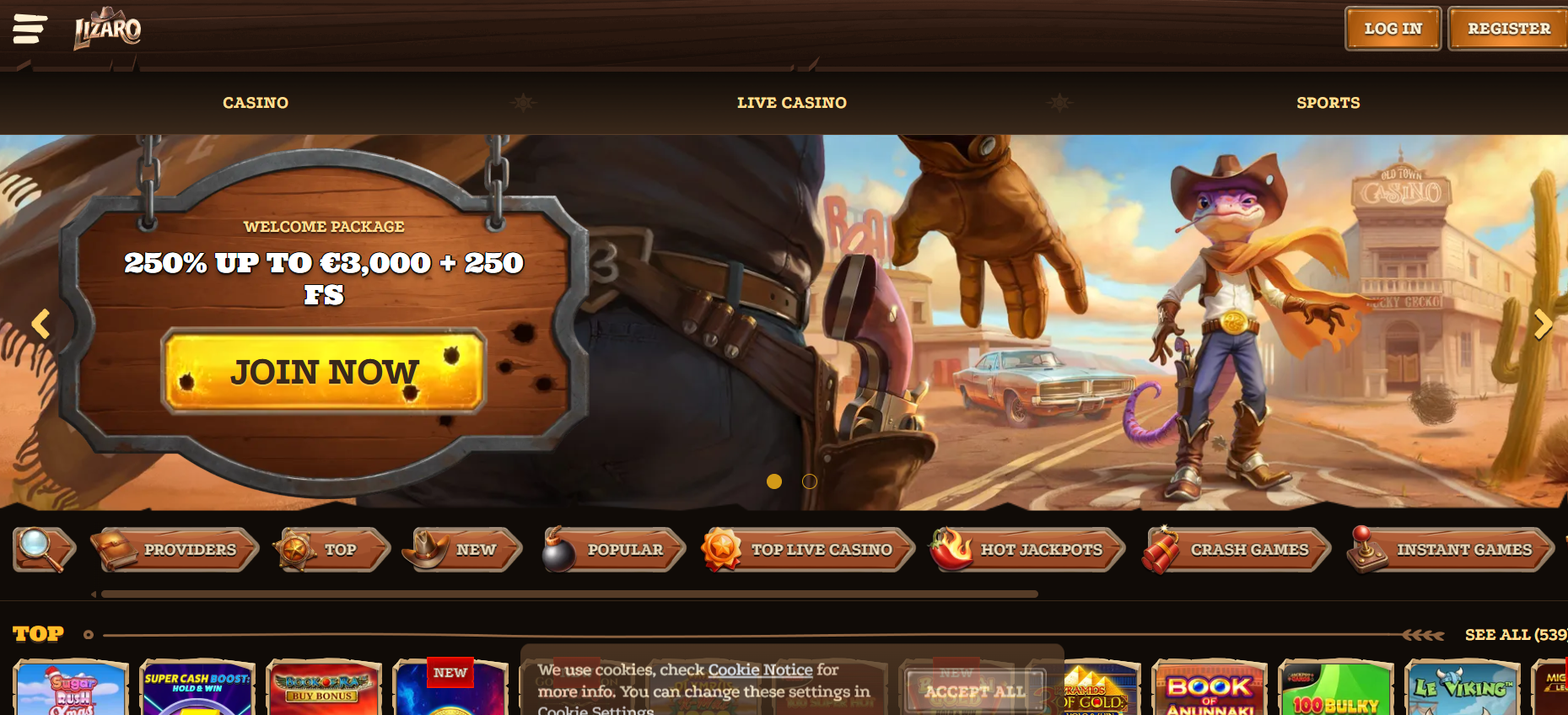Choose the Hot Jackpots category
This screenshot has width=1568, height=715.
[1028, 550]
